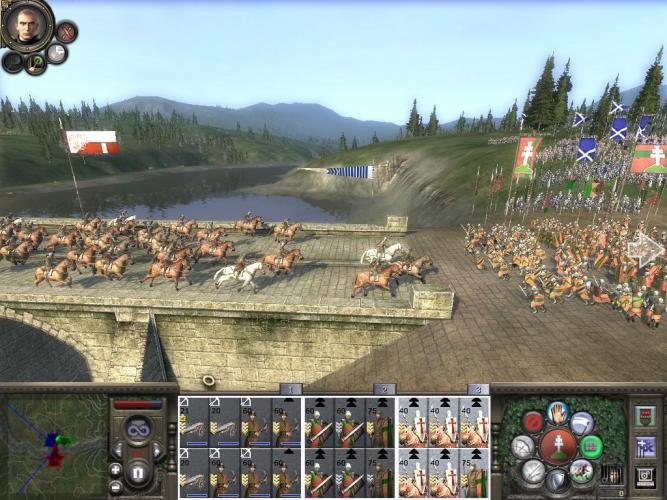
Task: Zoom out the minimap with the minus button
Action: point(115,484)
